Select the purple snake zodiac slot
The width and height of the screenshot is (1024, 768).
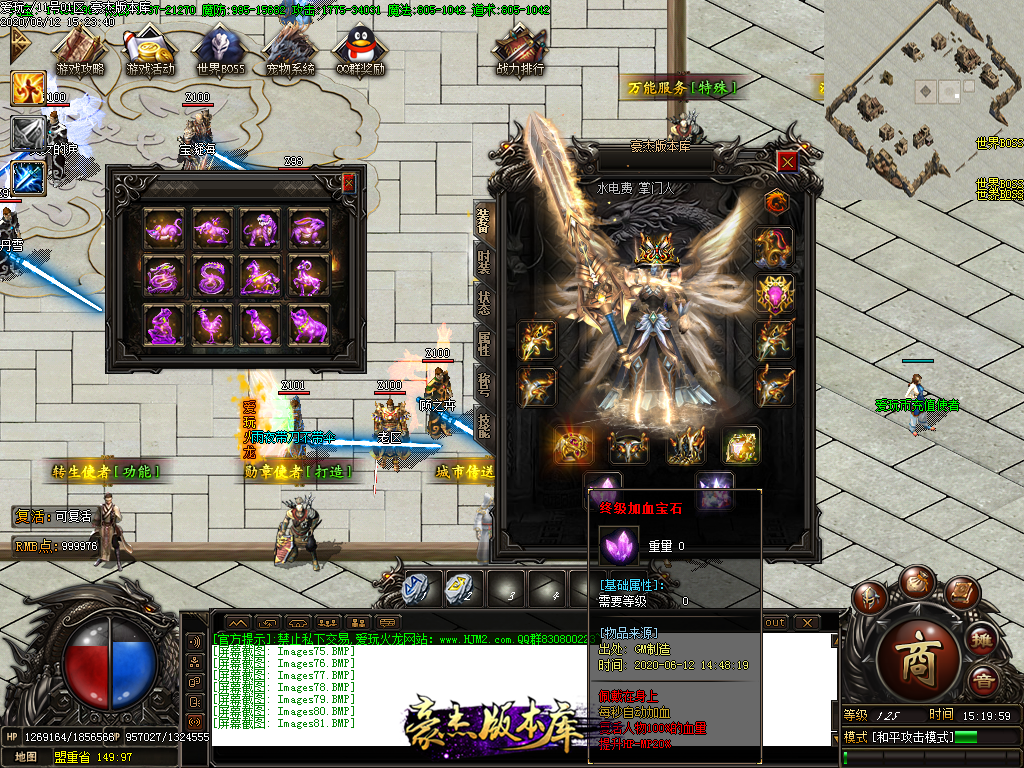(x=210, y=277)
